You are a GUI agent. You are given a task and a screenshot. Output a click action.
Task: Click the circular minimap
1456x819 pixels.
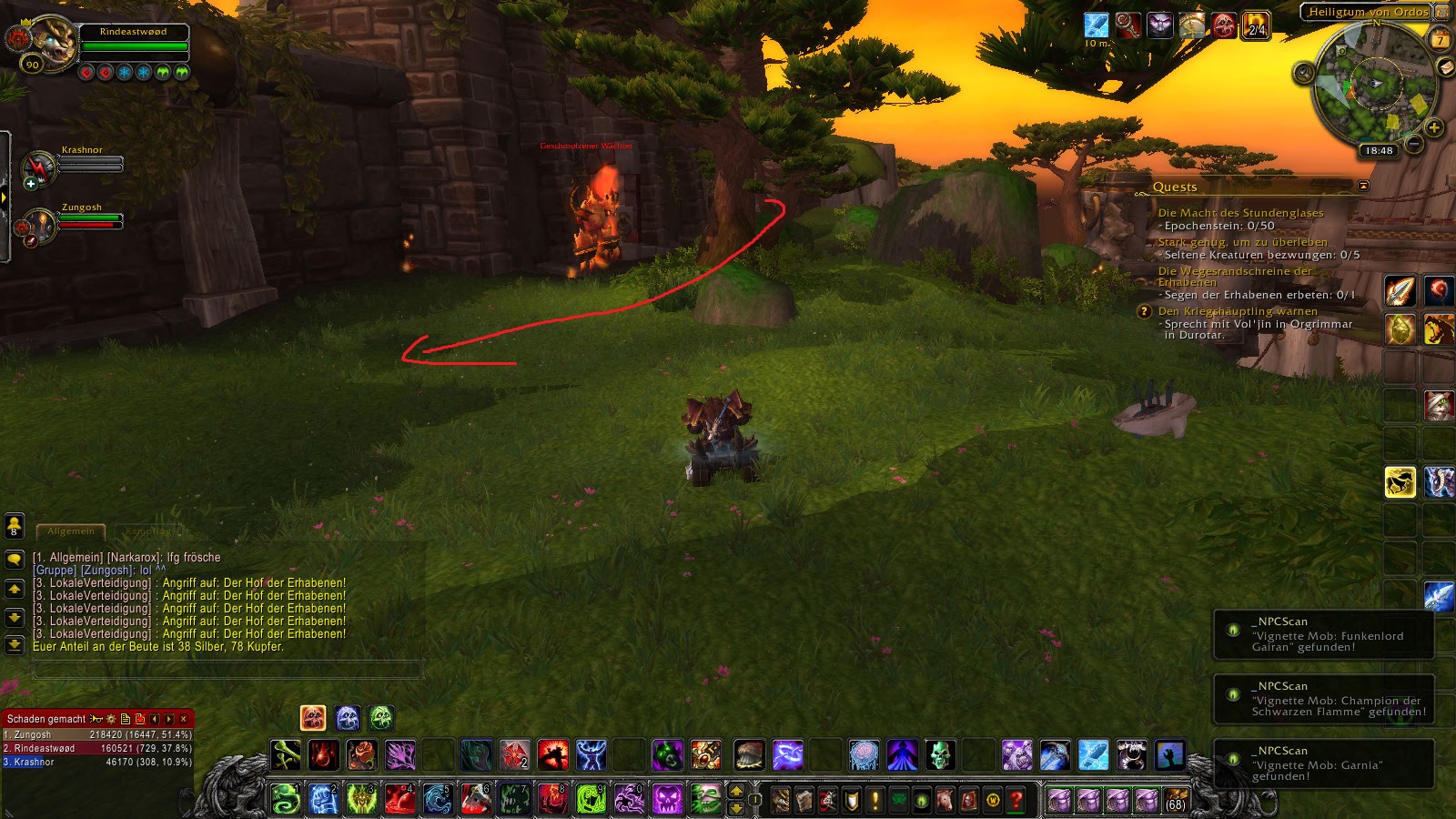coord(1374,85)
